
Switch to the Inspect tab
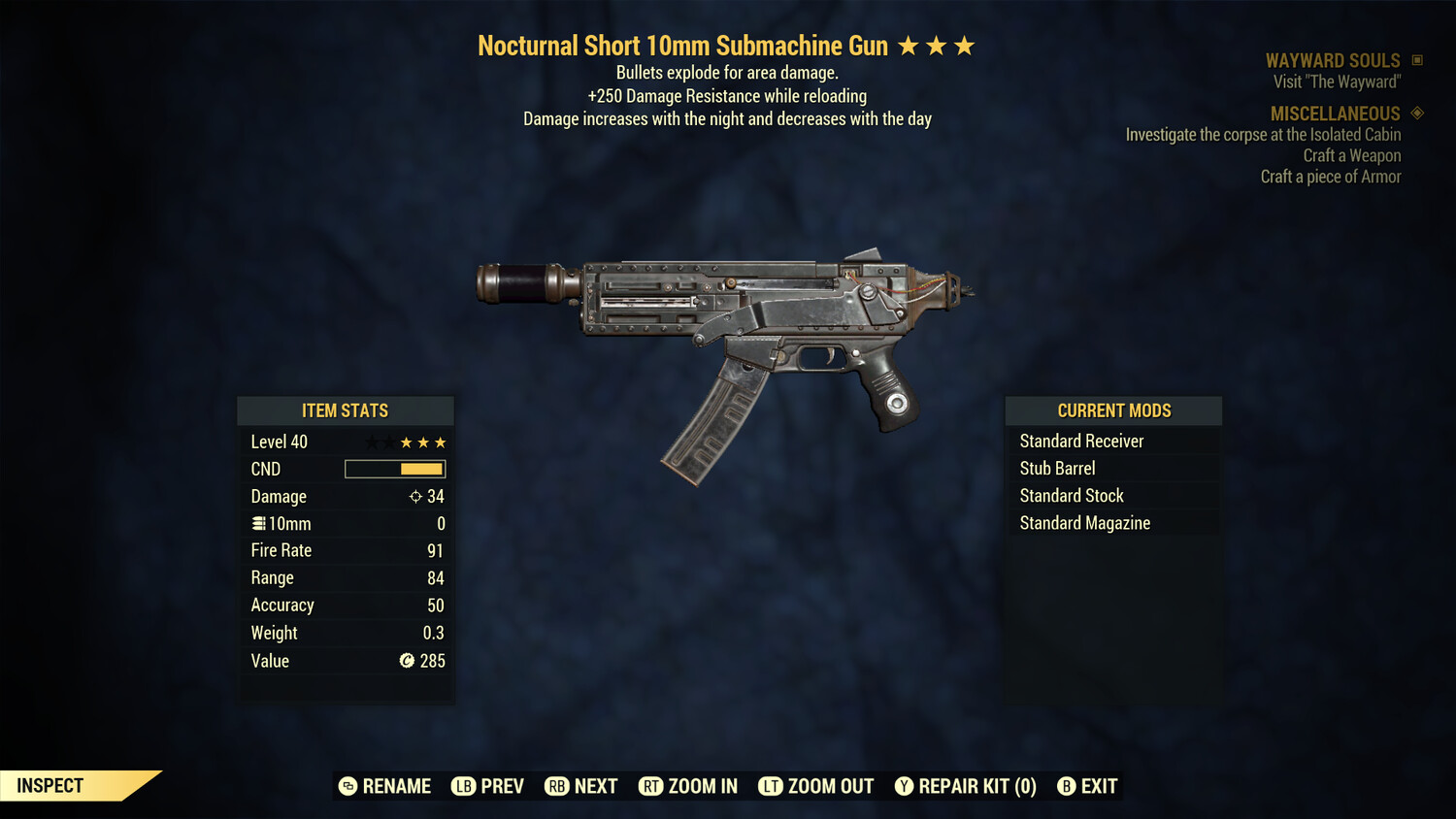[50, 785]
